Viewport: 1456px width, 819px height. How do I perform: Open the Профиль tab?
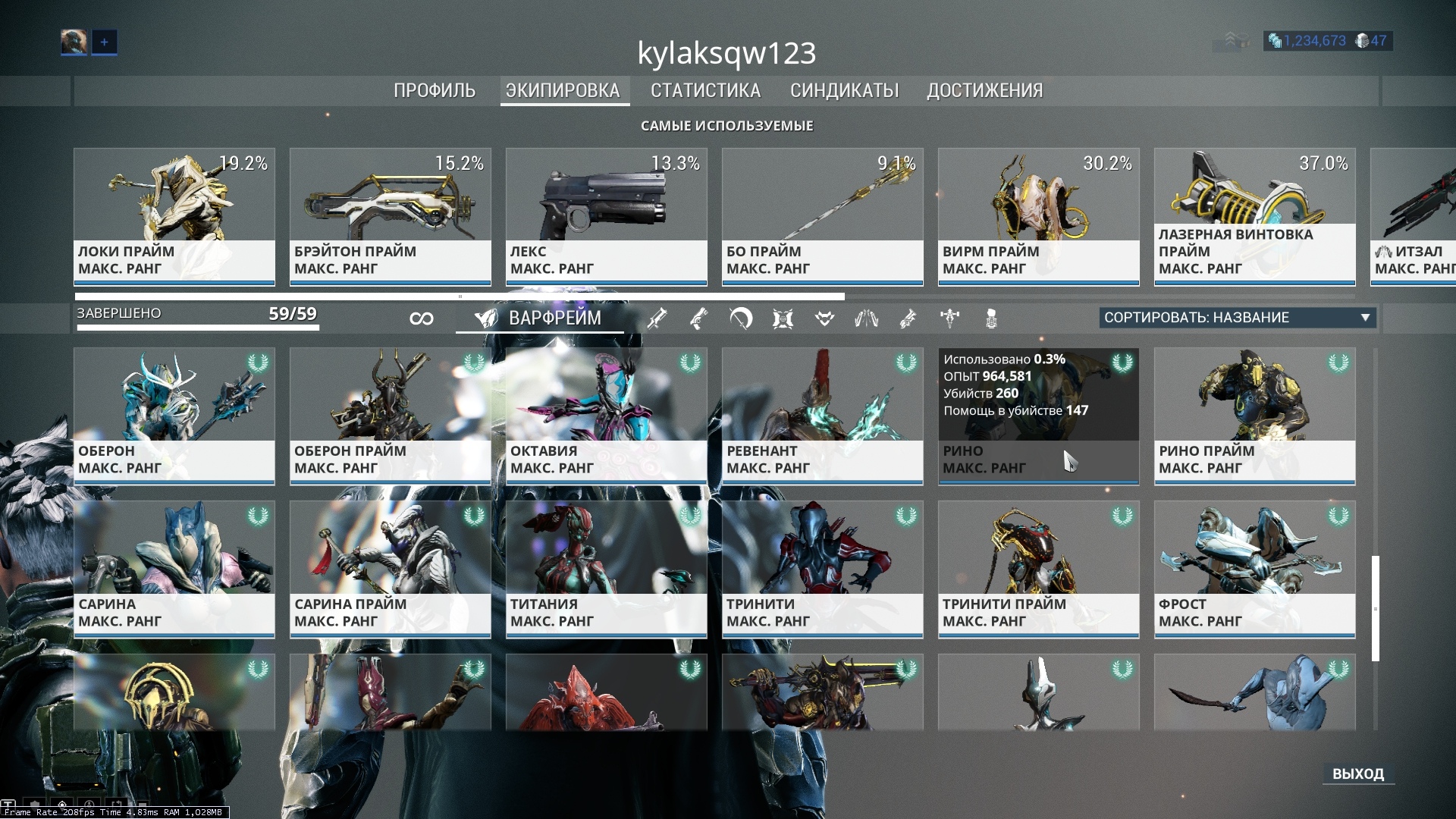pyautogui.click(x=435, y=90)
